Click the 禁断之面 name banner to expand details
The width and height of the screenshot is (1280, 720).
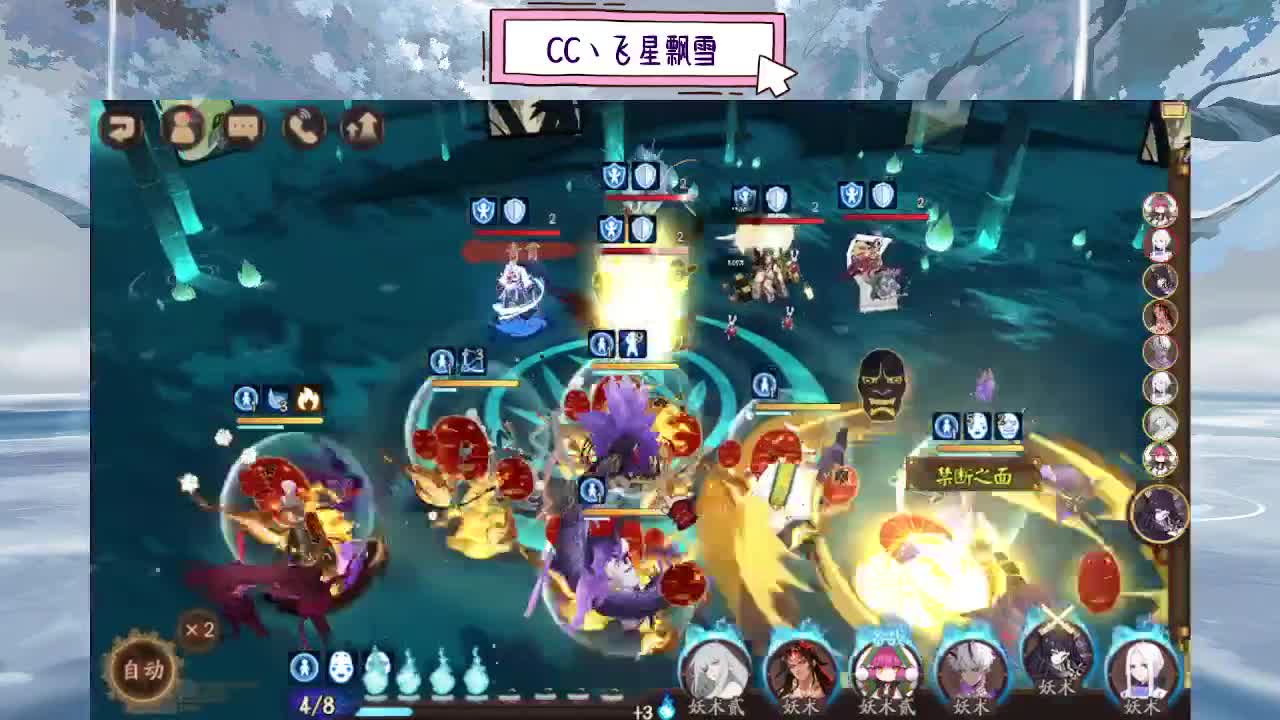pos(975,477)
